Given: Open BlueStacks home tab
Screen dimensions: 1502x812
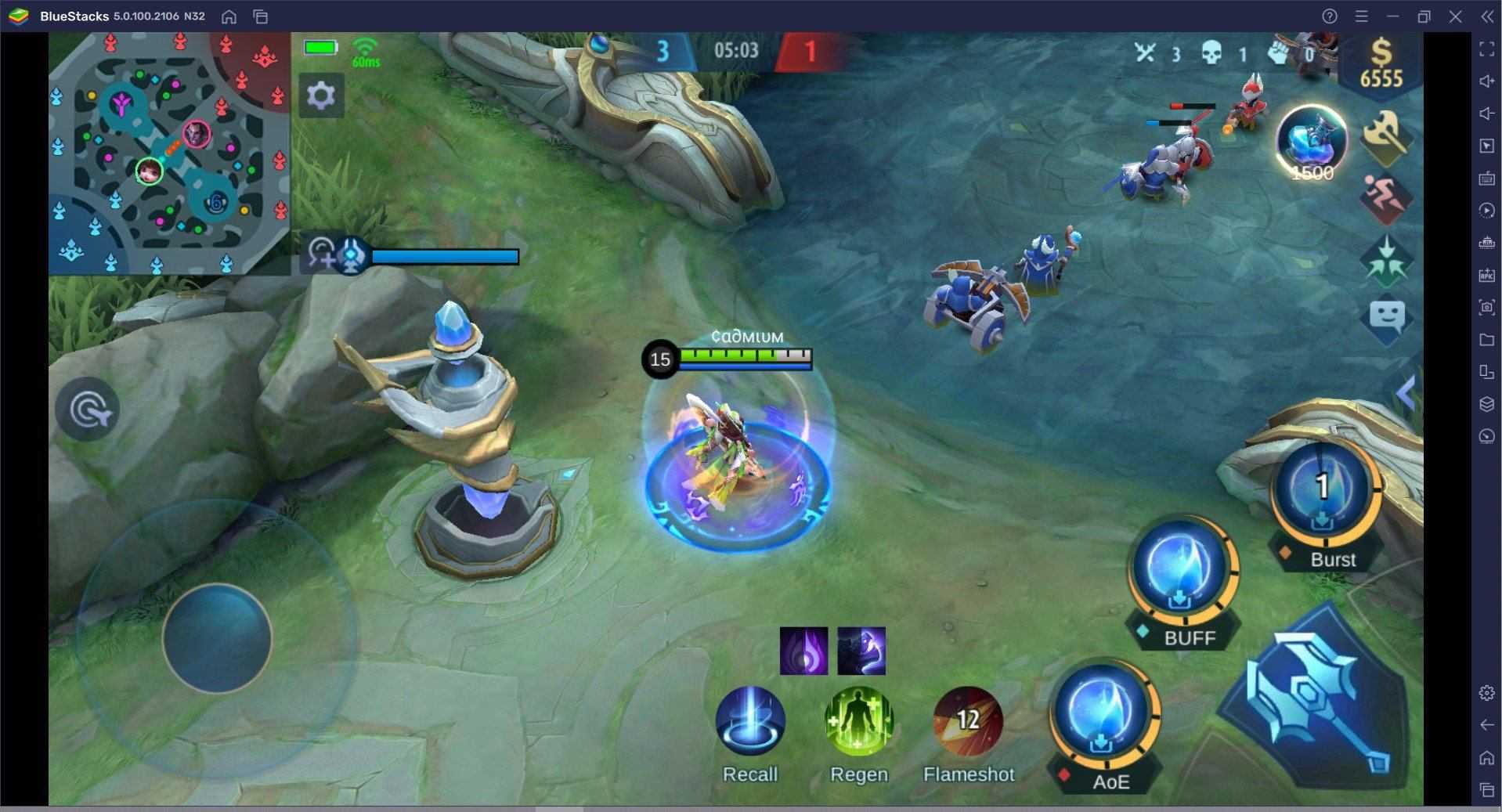Looking at the screenshot, I should (229, 16).
